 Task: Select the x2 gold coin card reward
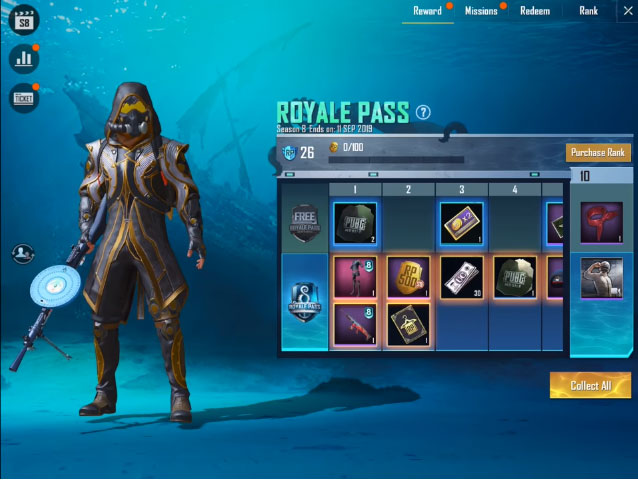pos(463,223)
